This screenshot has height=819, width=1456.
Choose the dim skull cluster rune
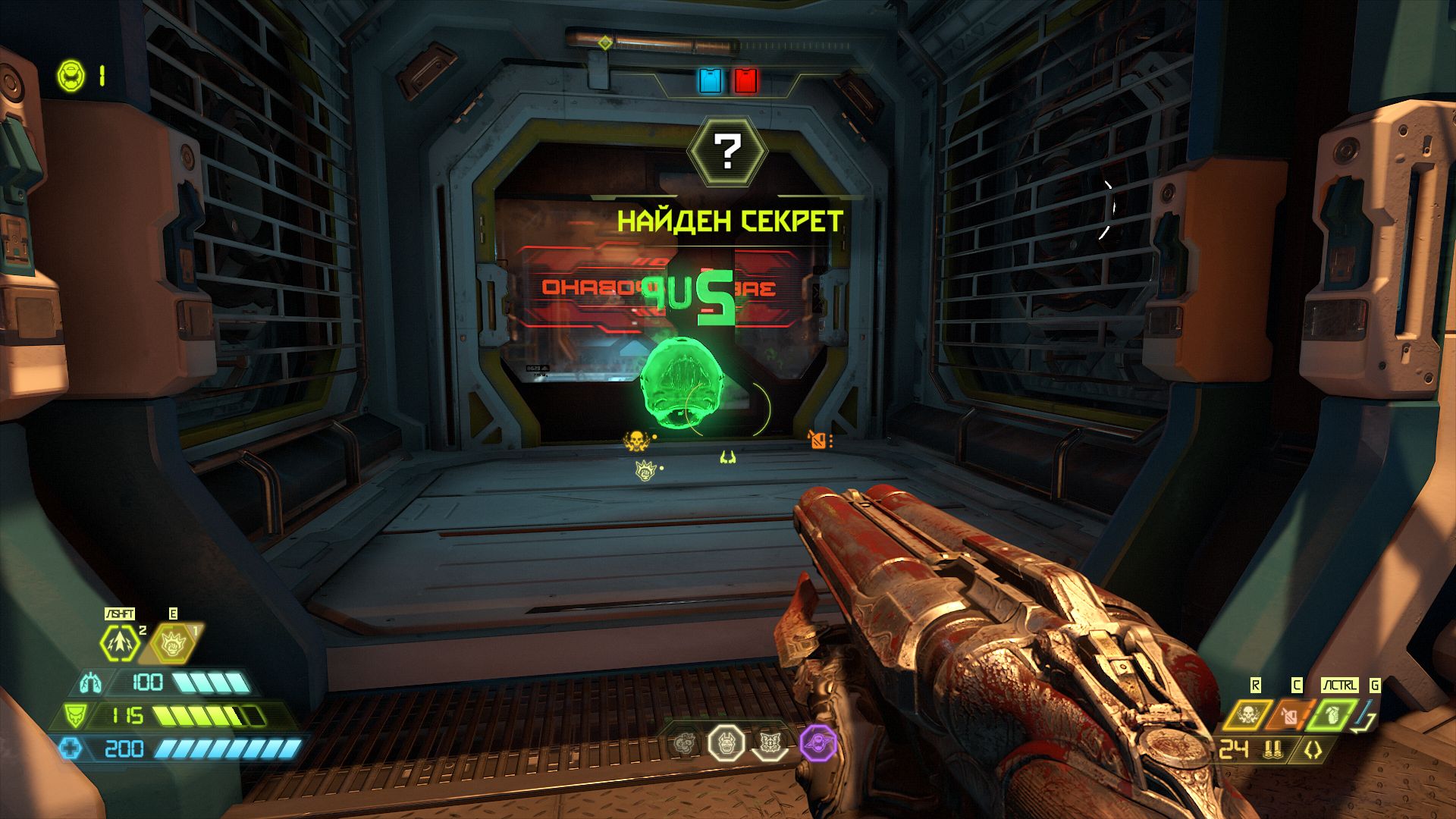686,743
